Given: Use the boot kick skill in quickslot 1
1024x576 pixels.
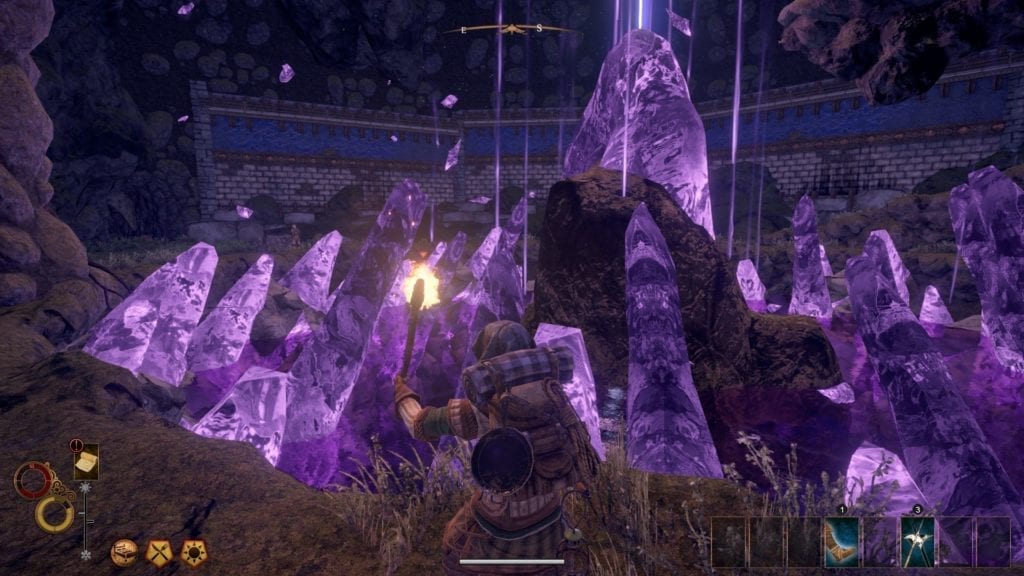Looking at the screenshot, I should [x=841, y=541].
